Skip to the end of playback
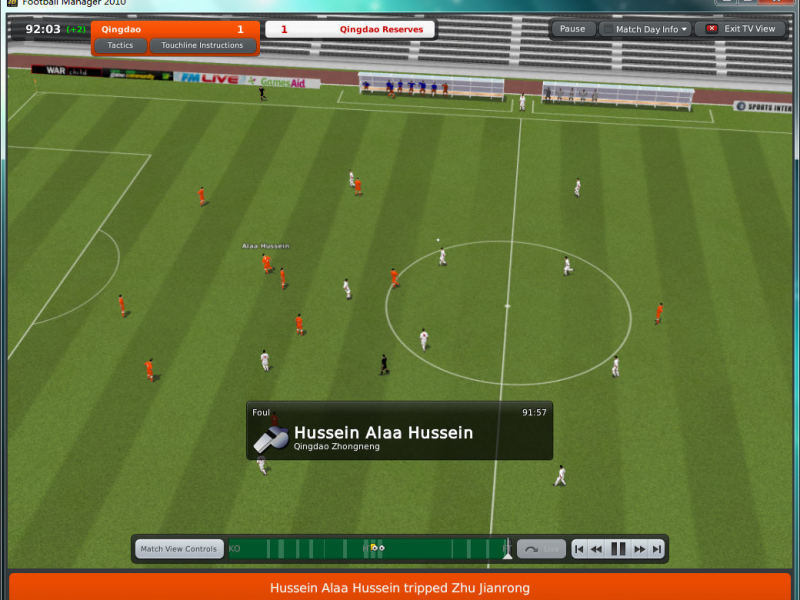800x600 pixels. tap(657, 549)
